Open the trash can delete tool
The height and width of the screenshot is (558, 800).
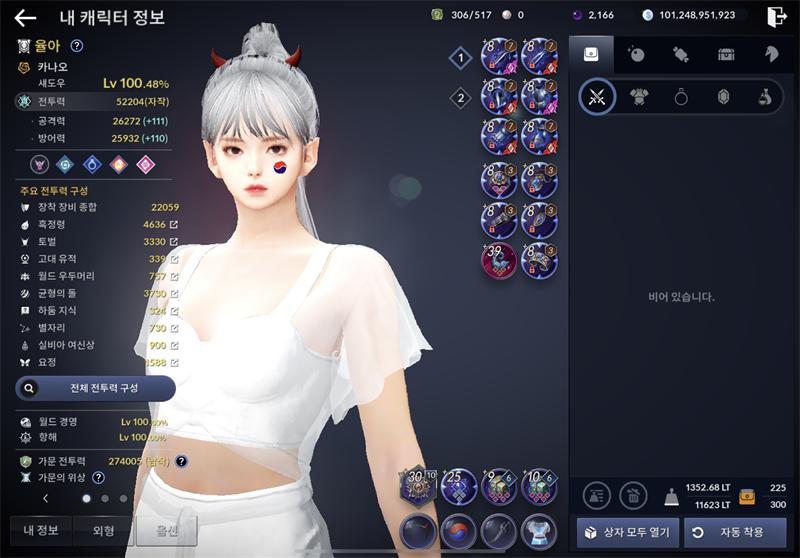pos(633,494)
